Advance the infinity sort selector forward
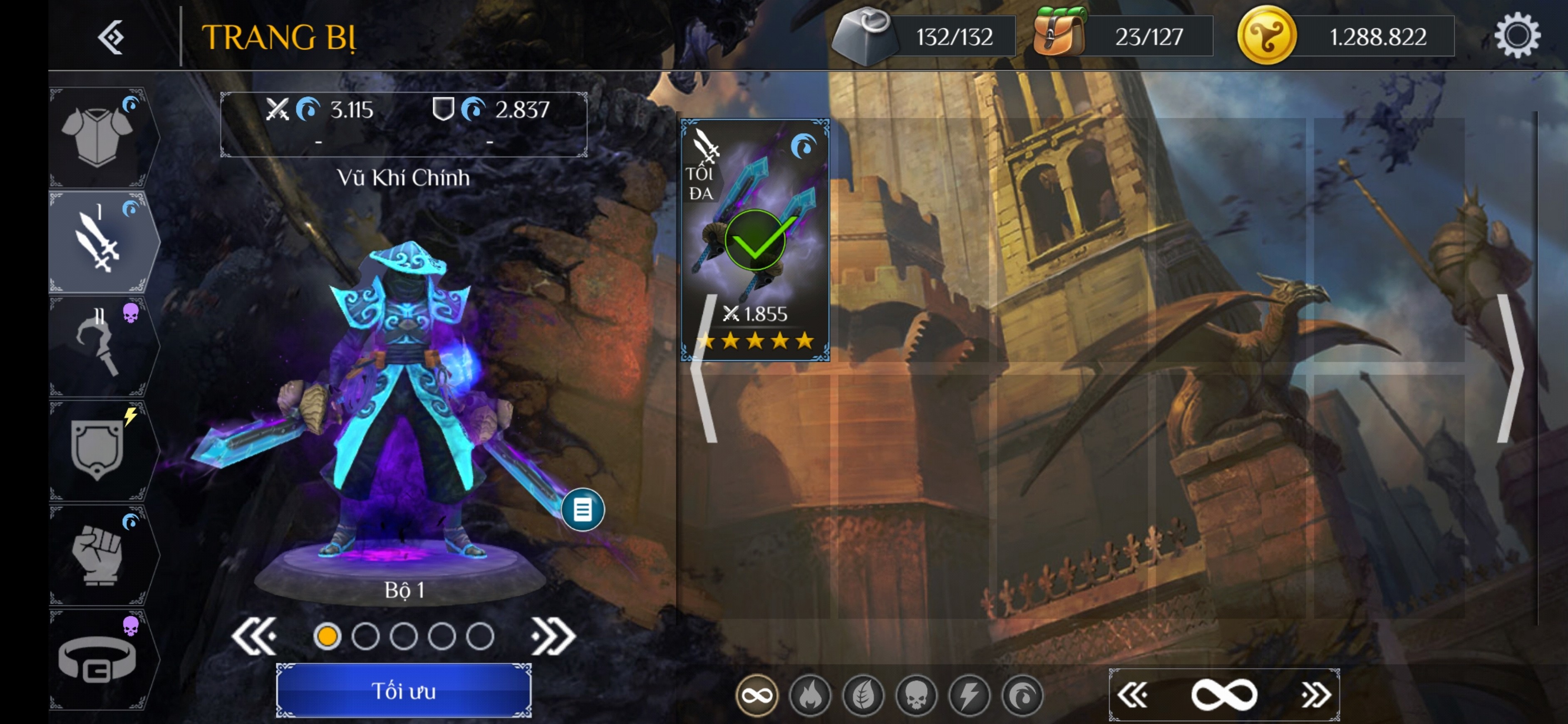This screenshot has width=1568, height=724. tap(1315, 695)
